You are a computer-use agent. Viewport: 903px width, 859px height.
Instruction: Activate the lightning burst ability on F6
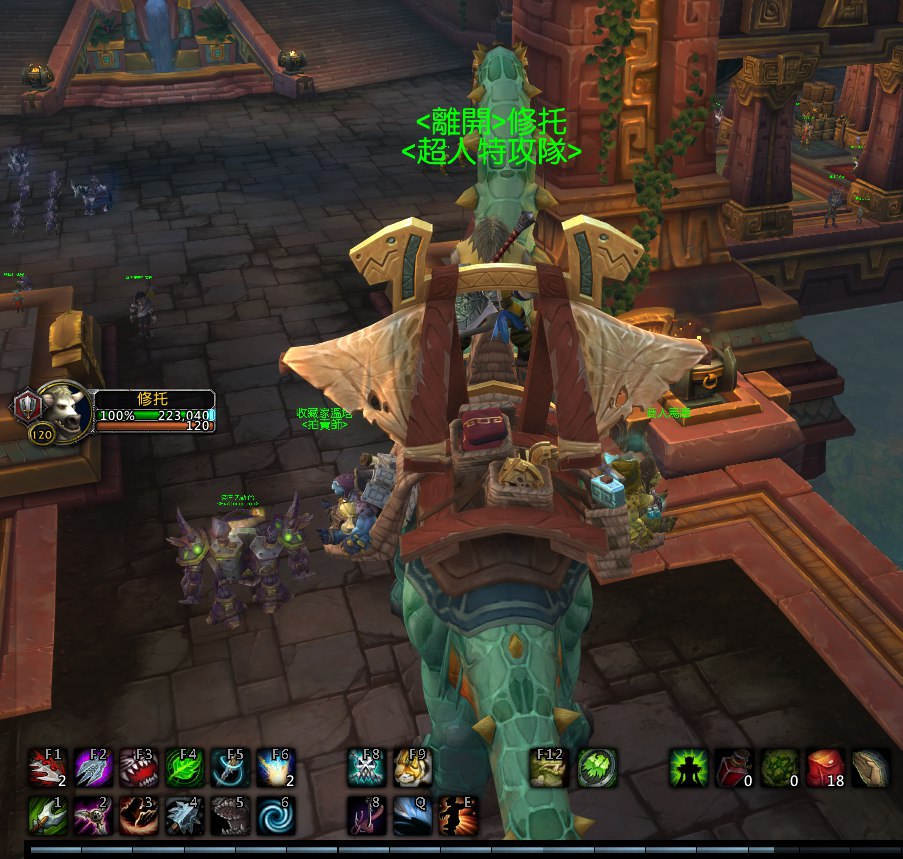tap(277, 768)
